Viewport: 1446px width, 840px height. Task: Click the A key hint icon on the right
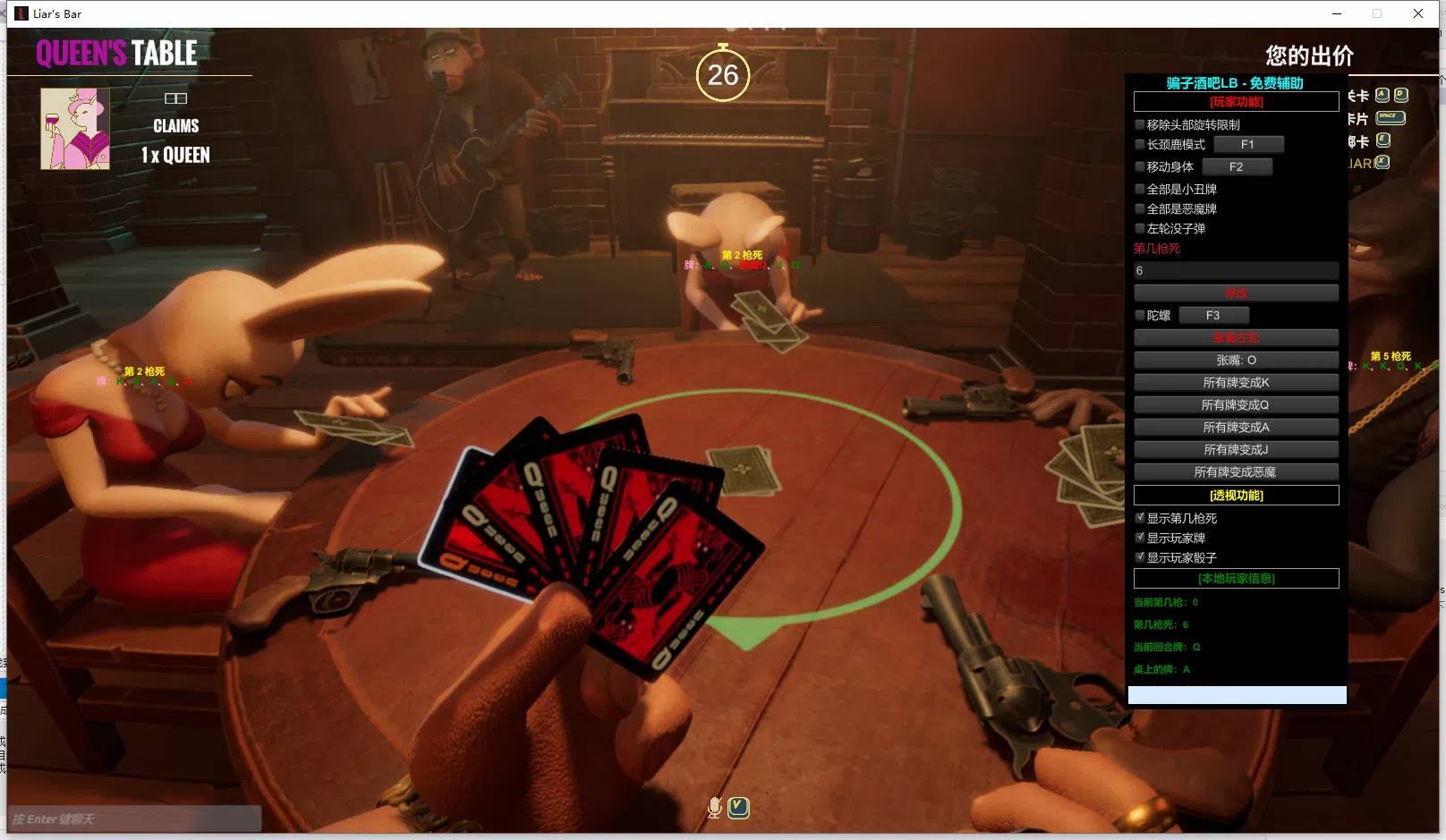point(1382,95)
